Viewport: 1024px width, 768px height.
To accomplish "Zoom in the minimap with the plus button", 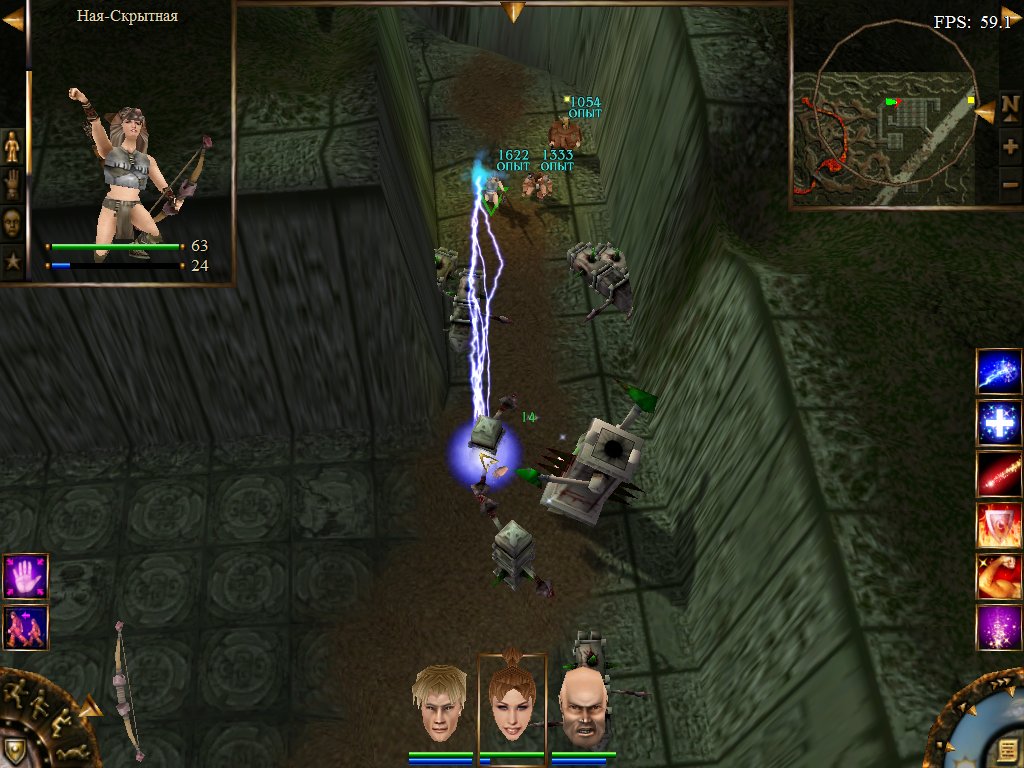I will click(1010, 147).
